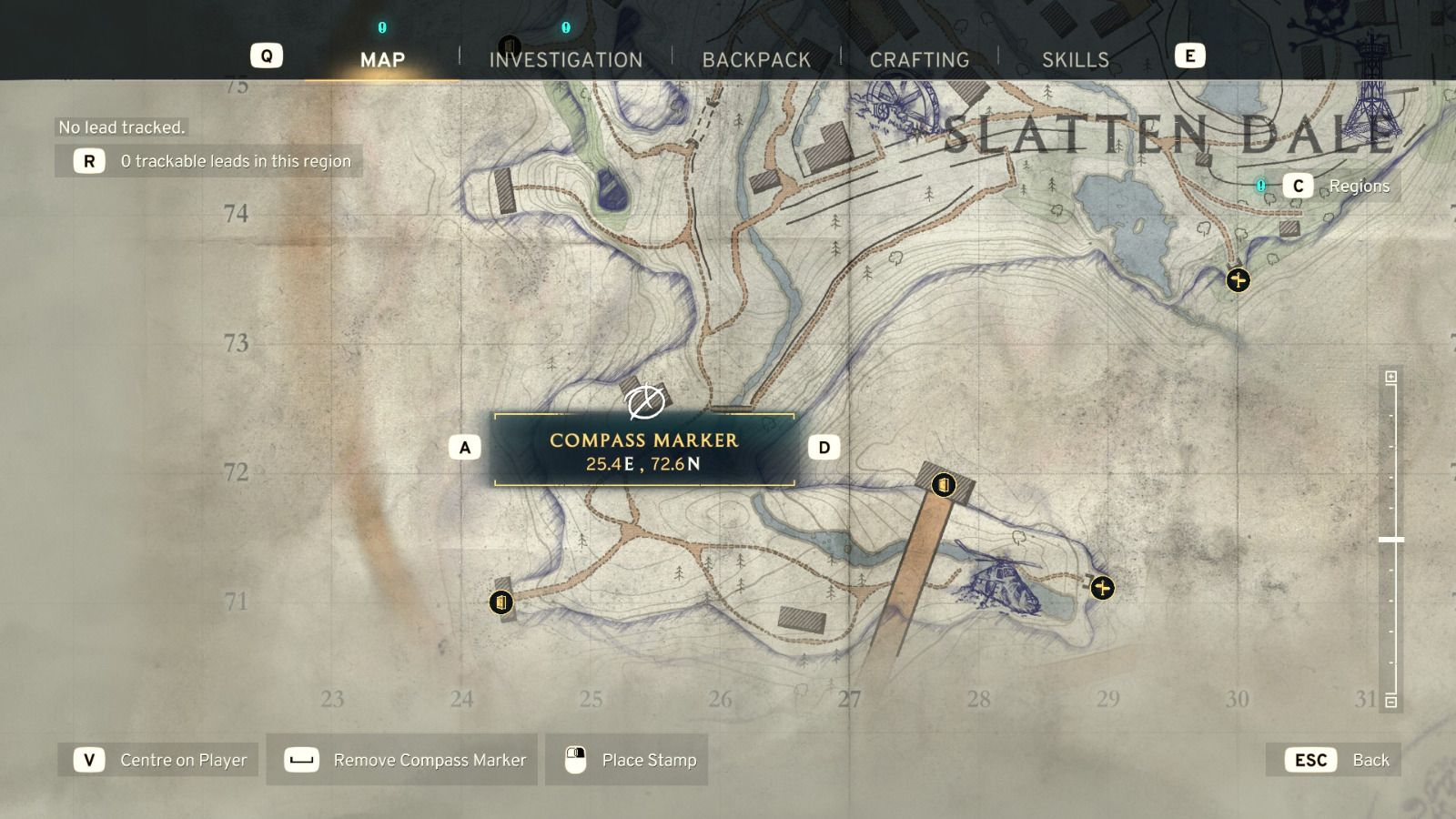Click the map zoom slider handle
This screenshot has width=1456, height=819.
pos(1390,540)
